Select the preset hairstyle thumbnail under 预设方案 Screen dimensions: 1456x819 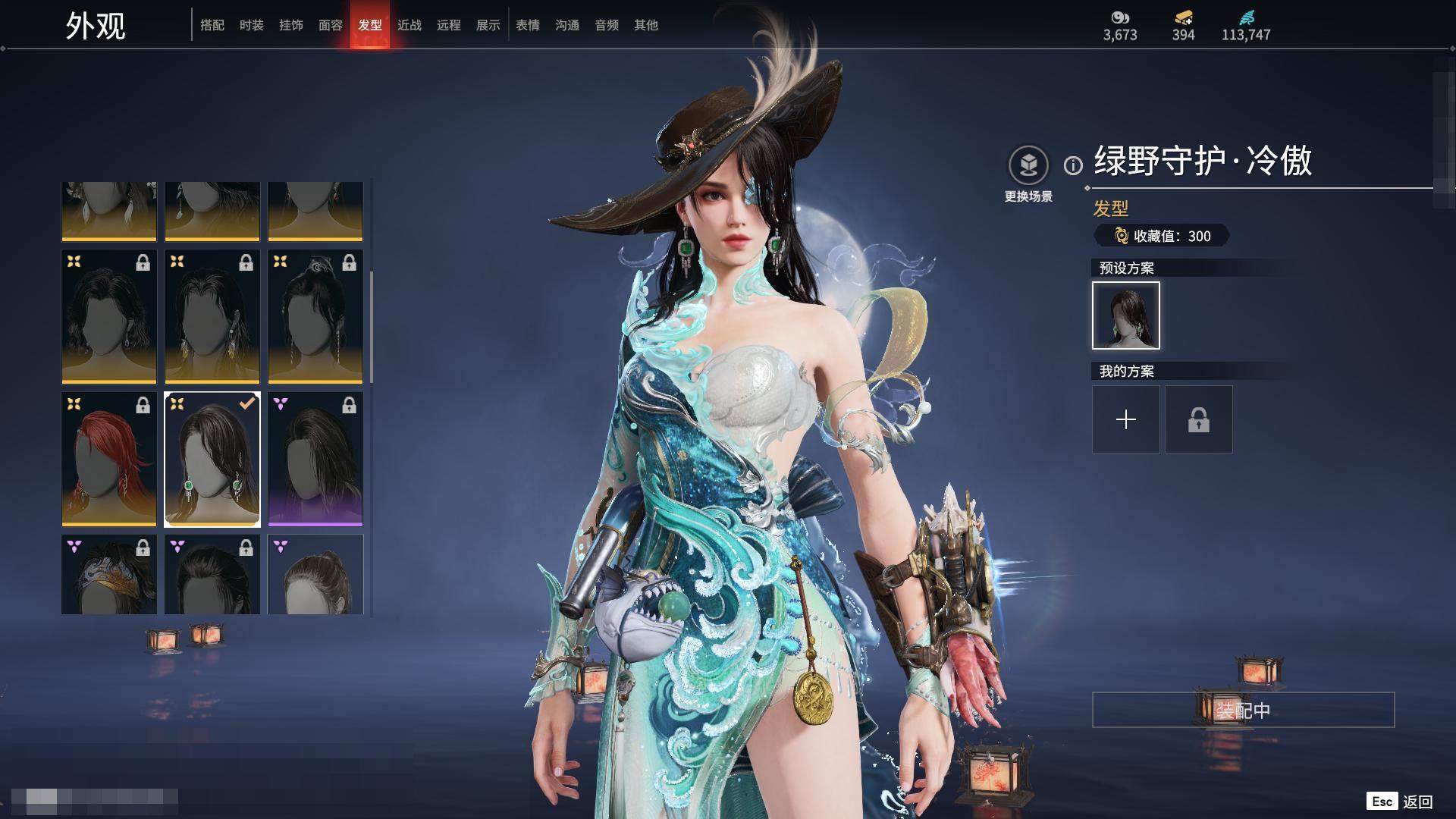click(x=1126, y=315)
